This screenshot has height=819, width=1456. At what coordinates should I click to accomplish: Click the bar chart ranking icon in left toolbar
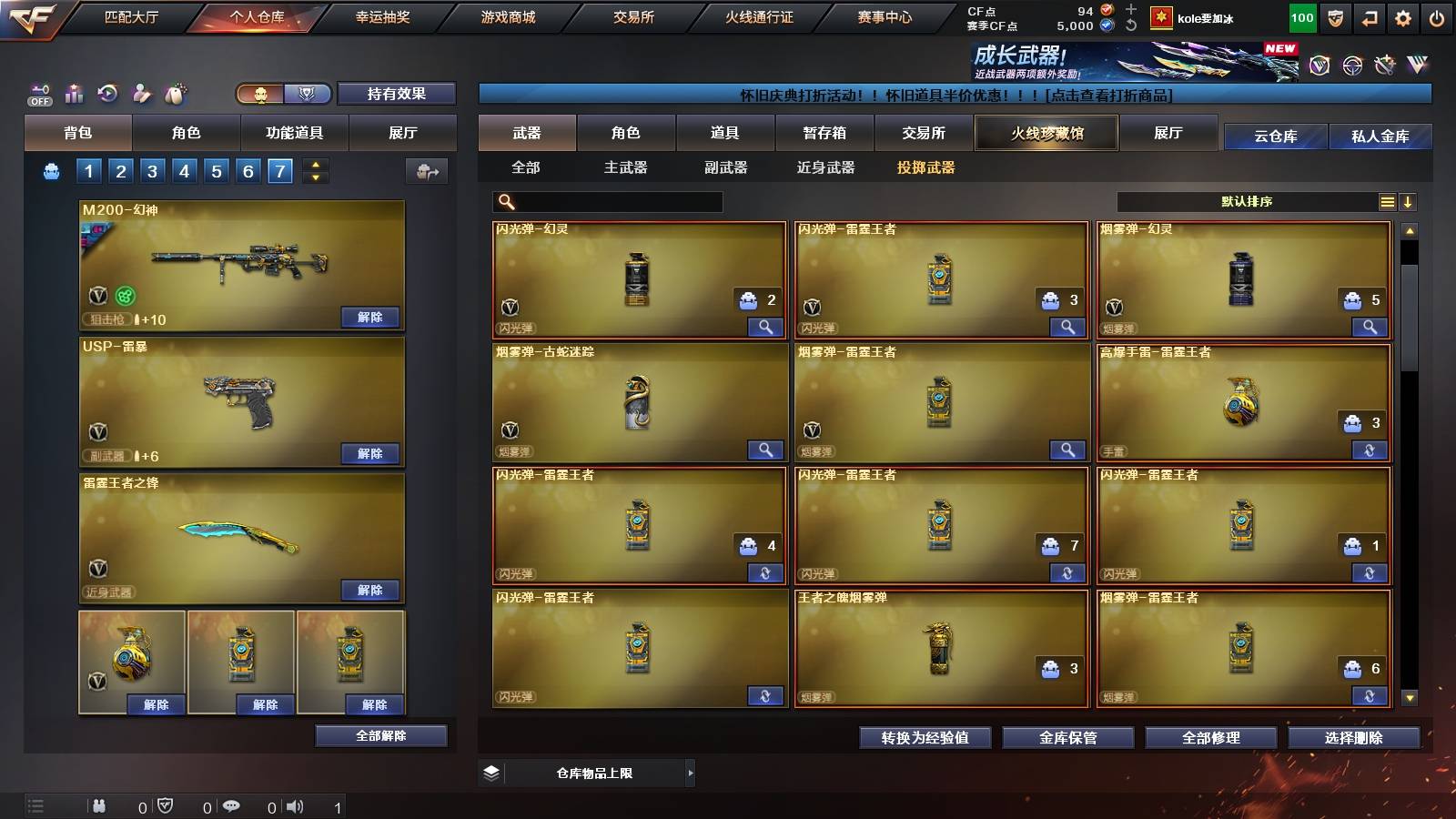[x=74, y=92]
